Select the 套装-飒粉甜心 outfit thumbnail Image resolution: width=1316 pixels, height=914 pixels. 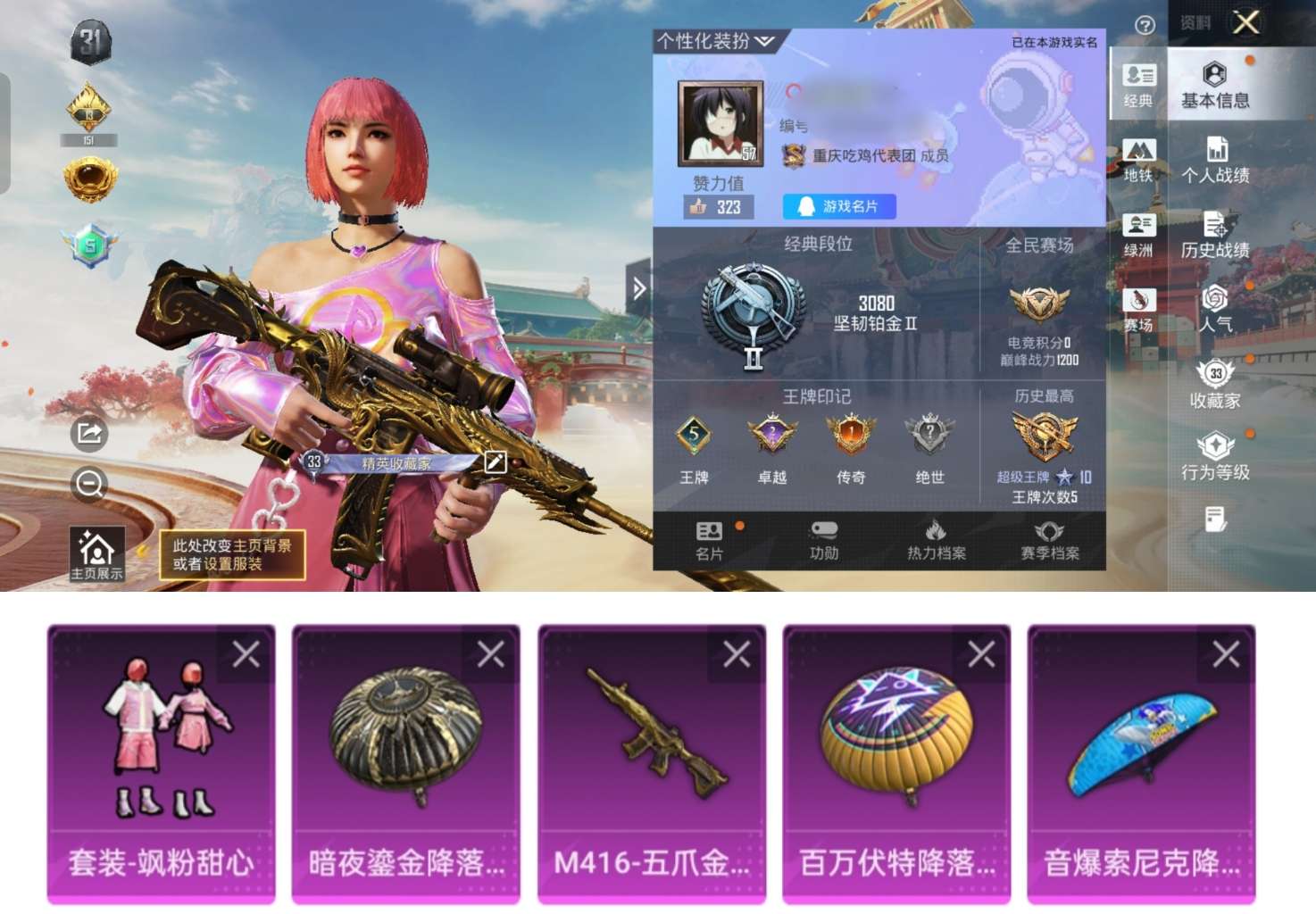click(161, 741)
